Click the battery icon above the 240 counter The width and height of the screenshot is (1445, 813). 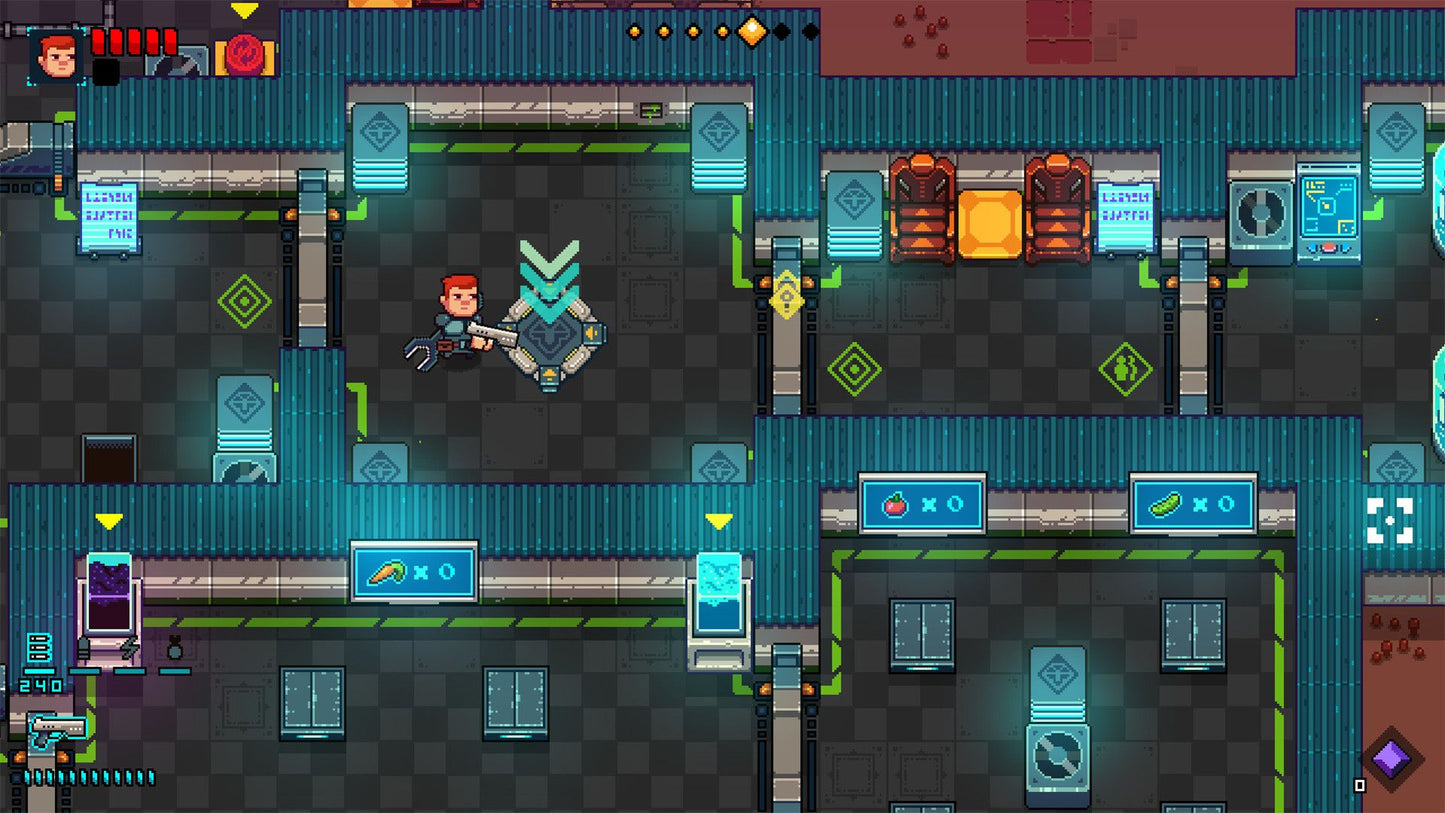pyautogui.click(x=39, y=646)
